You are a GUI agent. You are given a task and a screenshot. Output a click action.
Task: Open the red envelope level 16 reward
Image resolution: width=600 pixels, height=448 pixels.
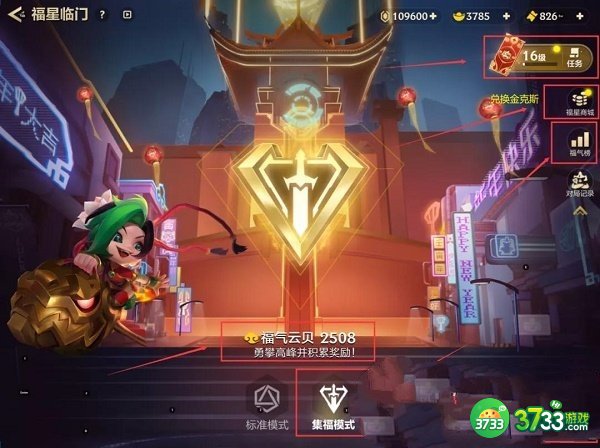(x=506, y=57)
